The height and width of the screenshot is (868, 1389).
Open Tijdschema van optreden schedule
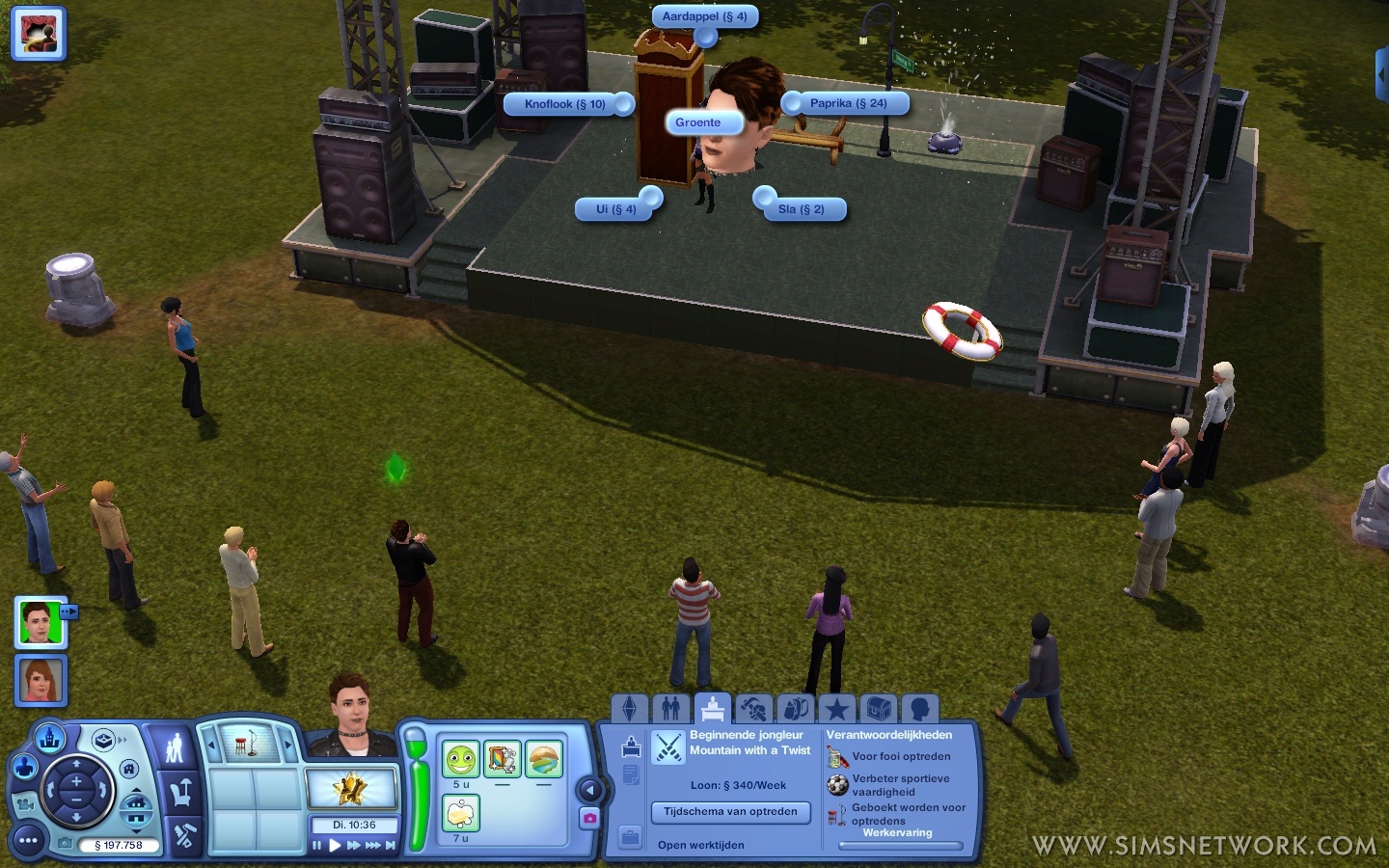(x=730, y=812)
